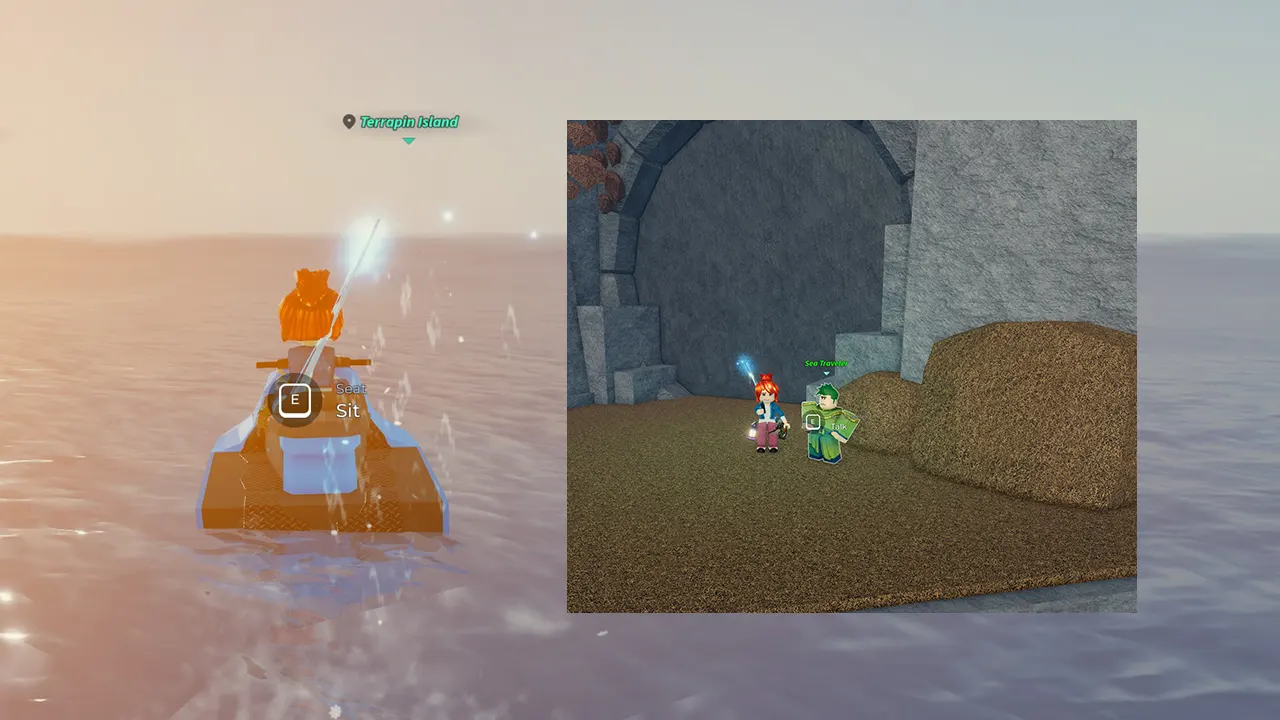The height and width of the screenshot is (720, 1280).
Task: Click the location pin icon beside Terrapin Island
Action: [x=349, y=121]
